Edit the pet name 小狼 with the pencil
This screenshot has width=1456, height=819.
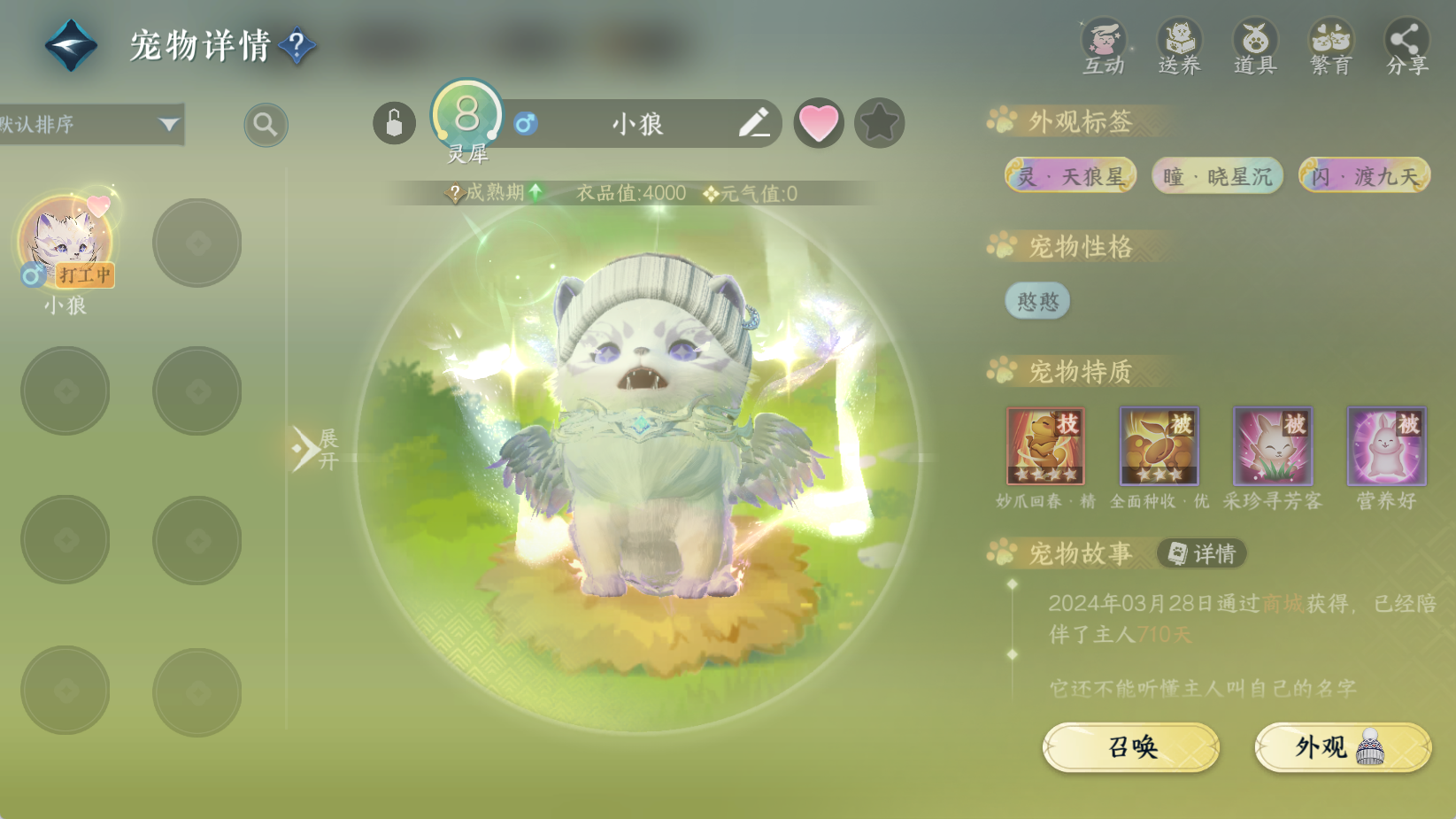pyautogui.click(x=753, y=123)
